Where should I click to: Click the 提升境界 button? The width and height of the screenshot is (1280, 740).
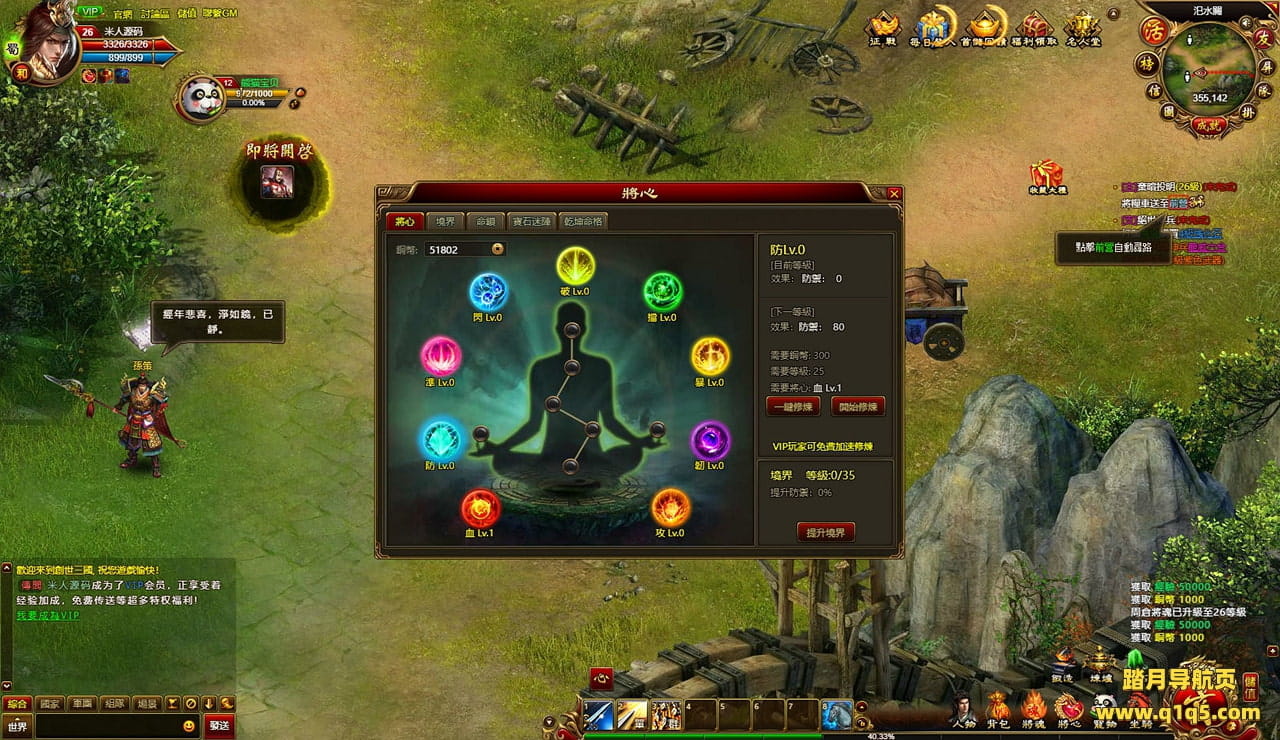click(825, 533)
